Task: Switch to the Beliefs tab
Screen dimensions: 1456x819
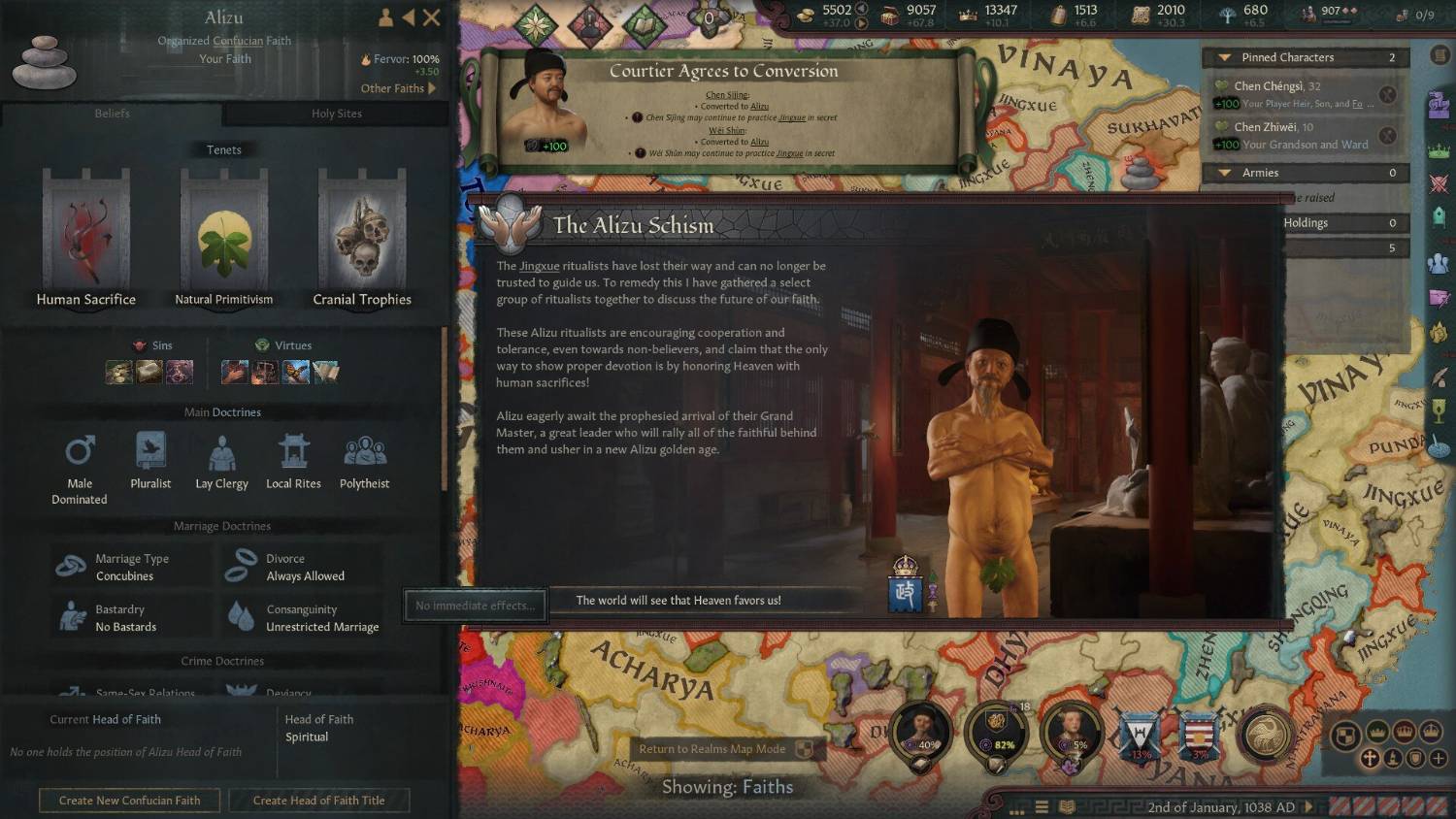Action: click(x=112, y=114)
